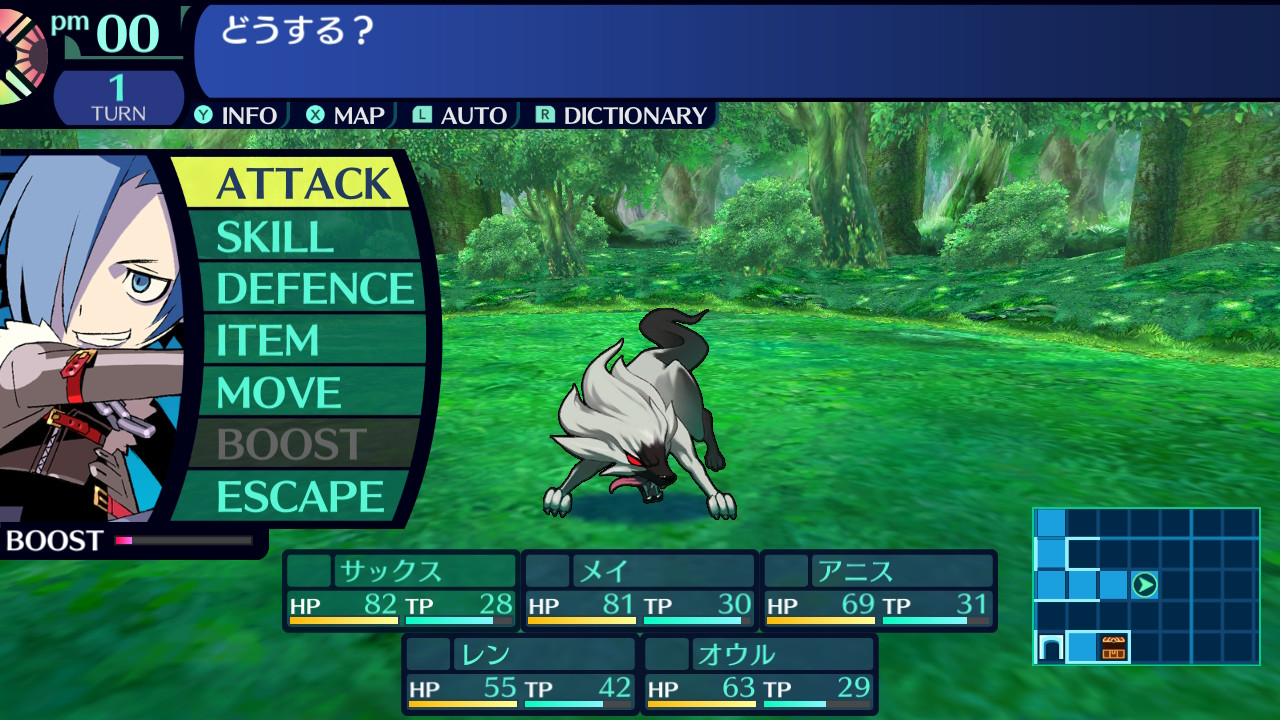Toggle AUTO battle
Image resolution: width=1280 pixels, height=720 pixels.
click(x=461, y=116)
